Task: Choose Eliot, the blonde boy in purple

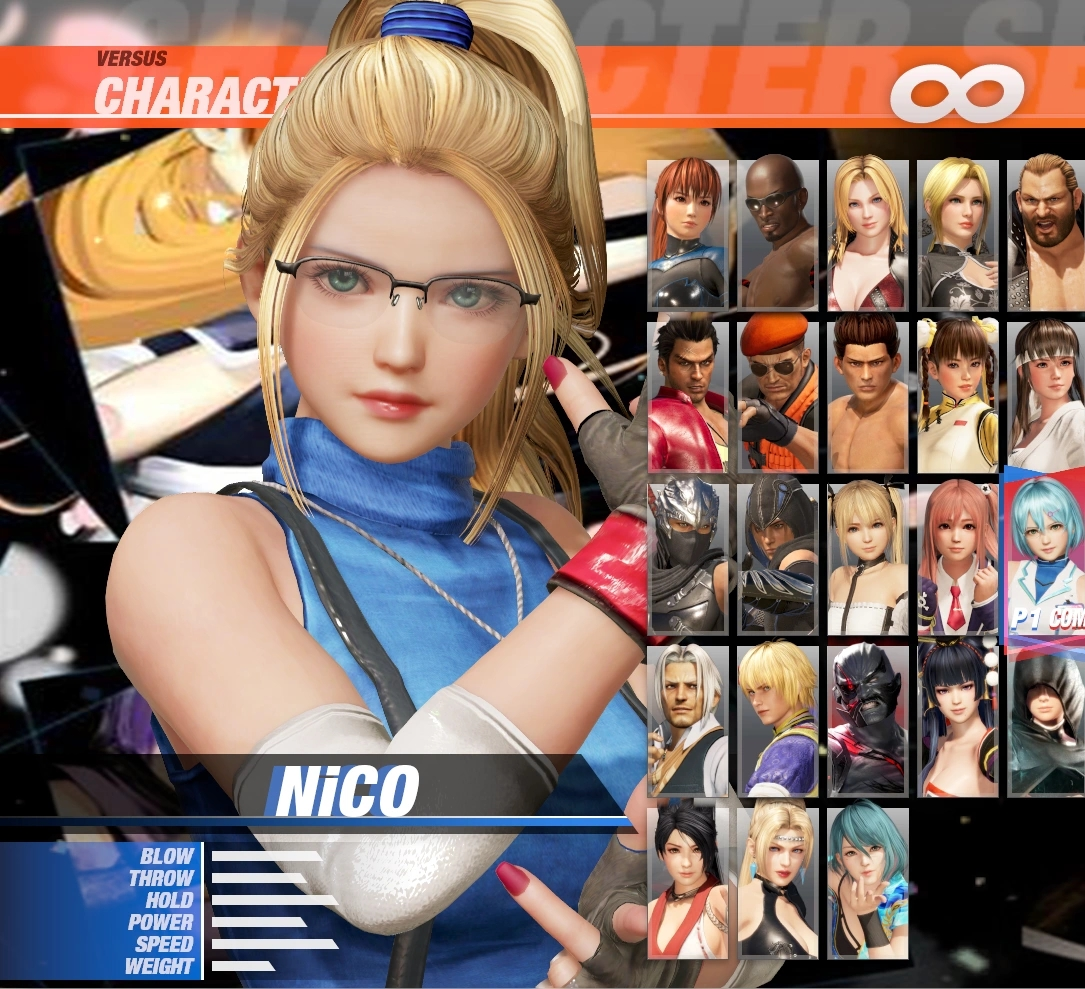Action: coord(777,720)
